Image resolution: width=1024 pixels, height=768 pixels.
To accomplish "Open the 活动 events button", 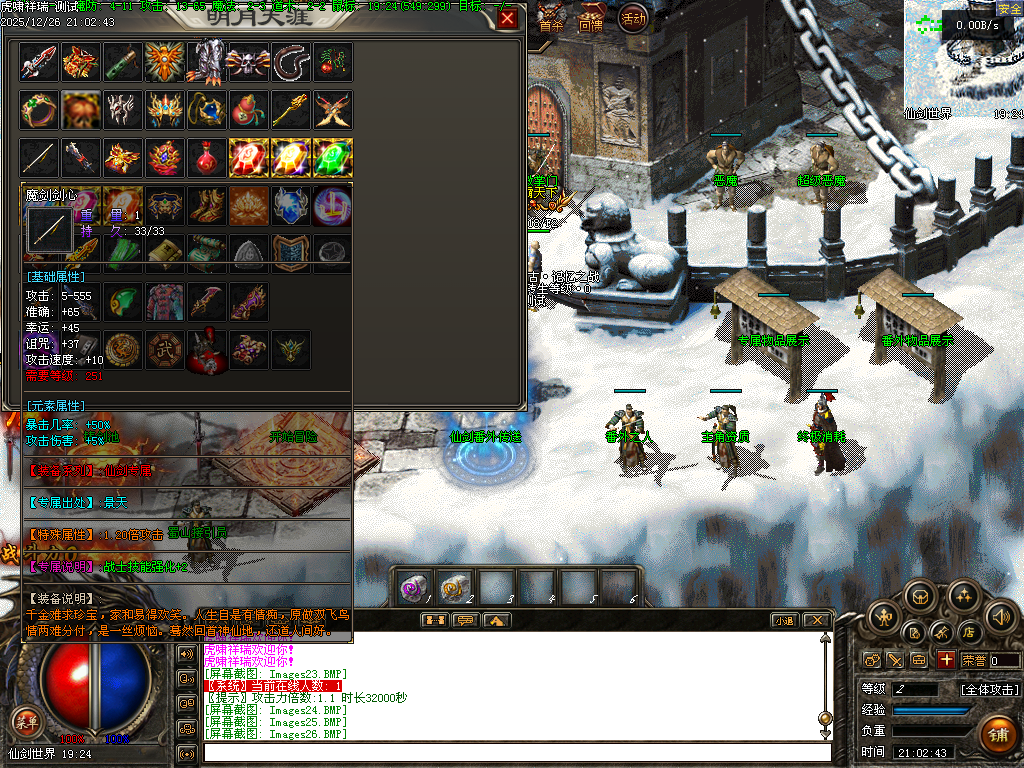I will pyautogui.click(x=633, y=18).
